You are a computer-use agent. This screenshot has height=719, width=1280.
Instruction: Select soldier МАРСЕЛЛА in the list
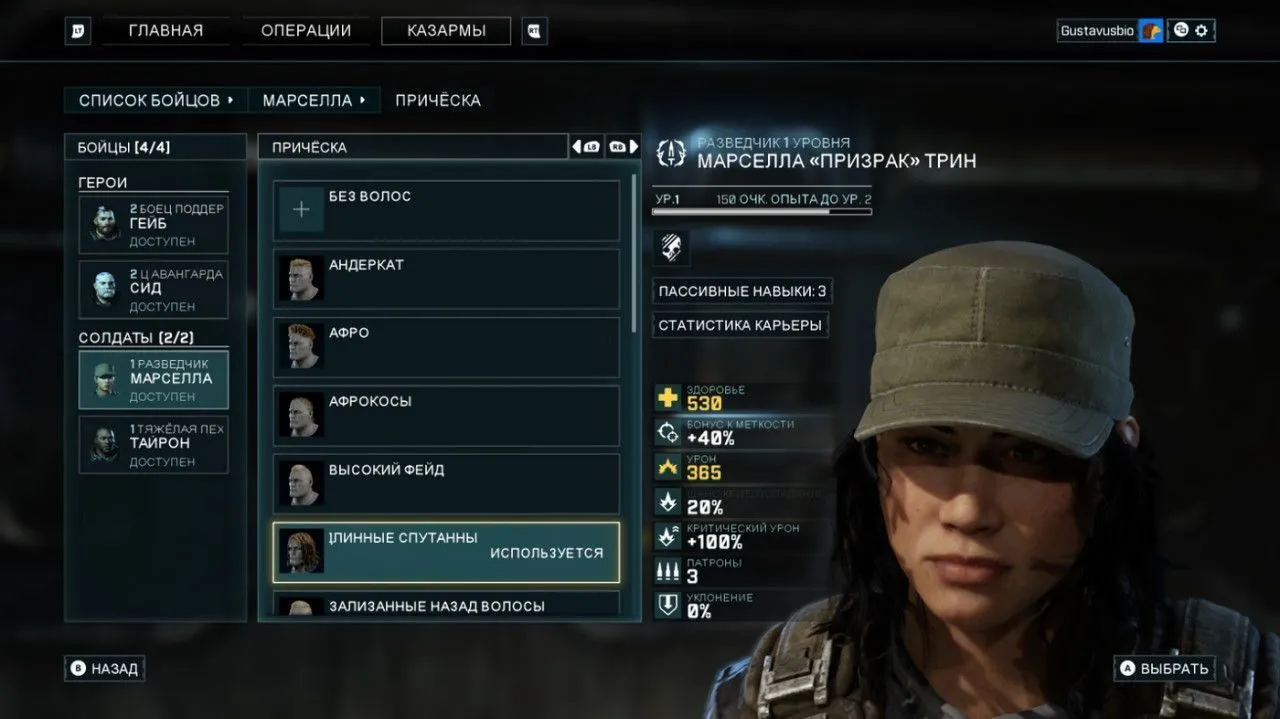point(154,379)
